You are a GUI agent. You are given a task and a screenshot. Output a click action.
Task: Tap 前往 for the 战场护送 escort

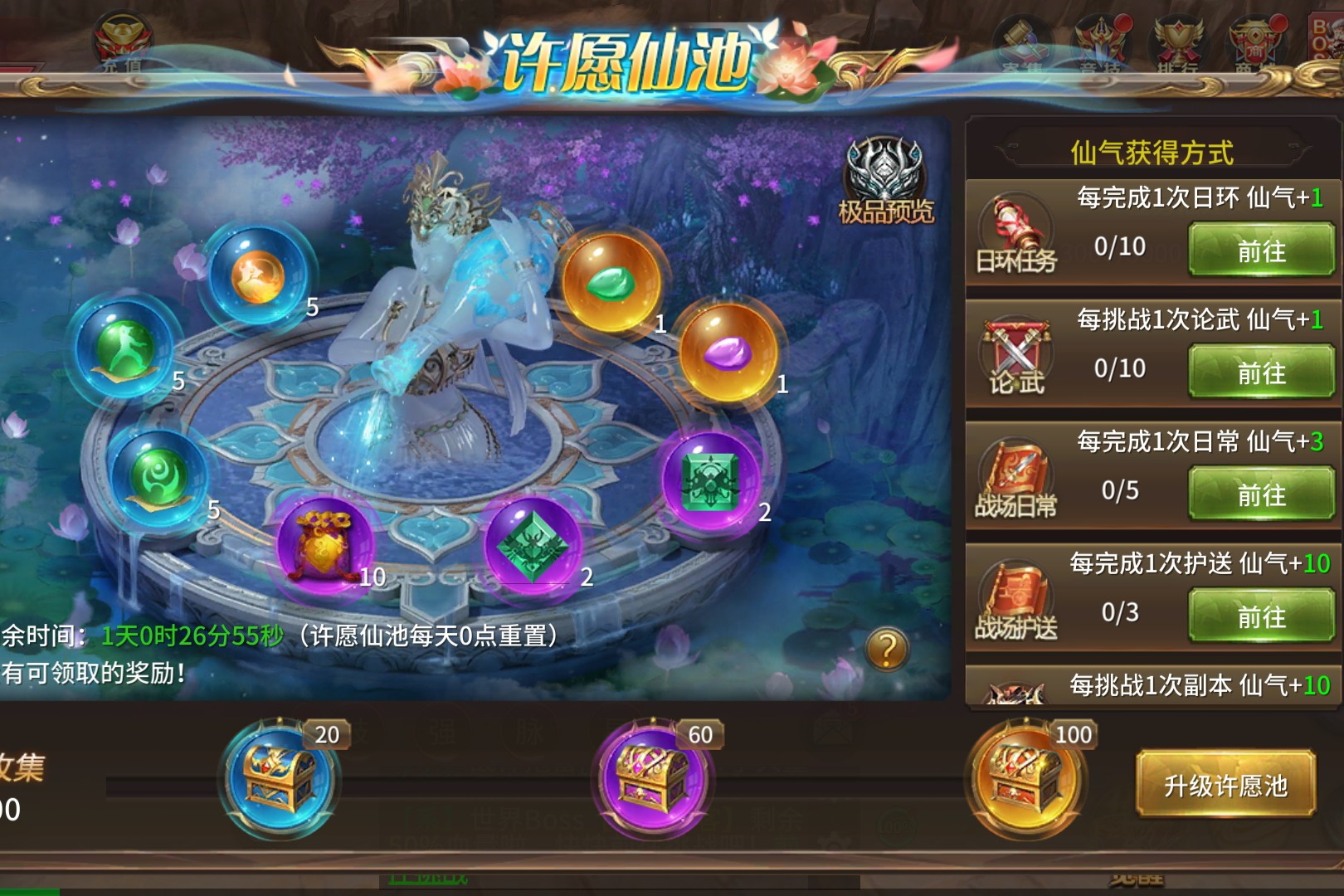(1260, 616)
